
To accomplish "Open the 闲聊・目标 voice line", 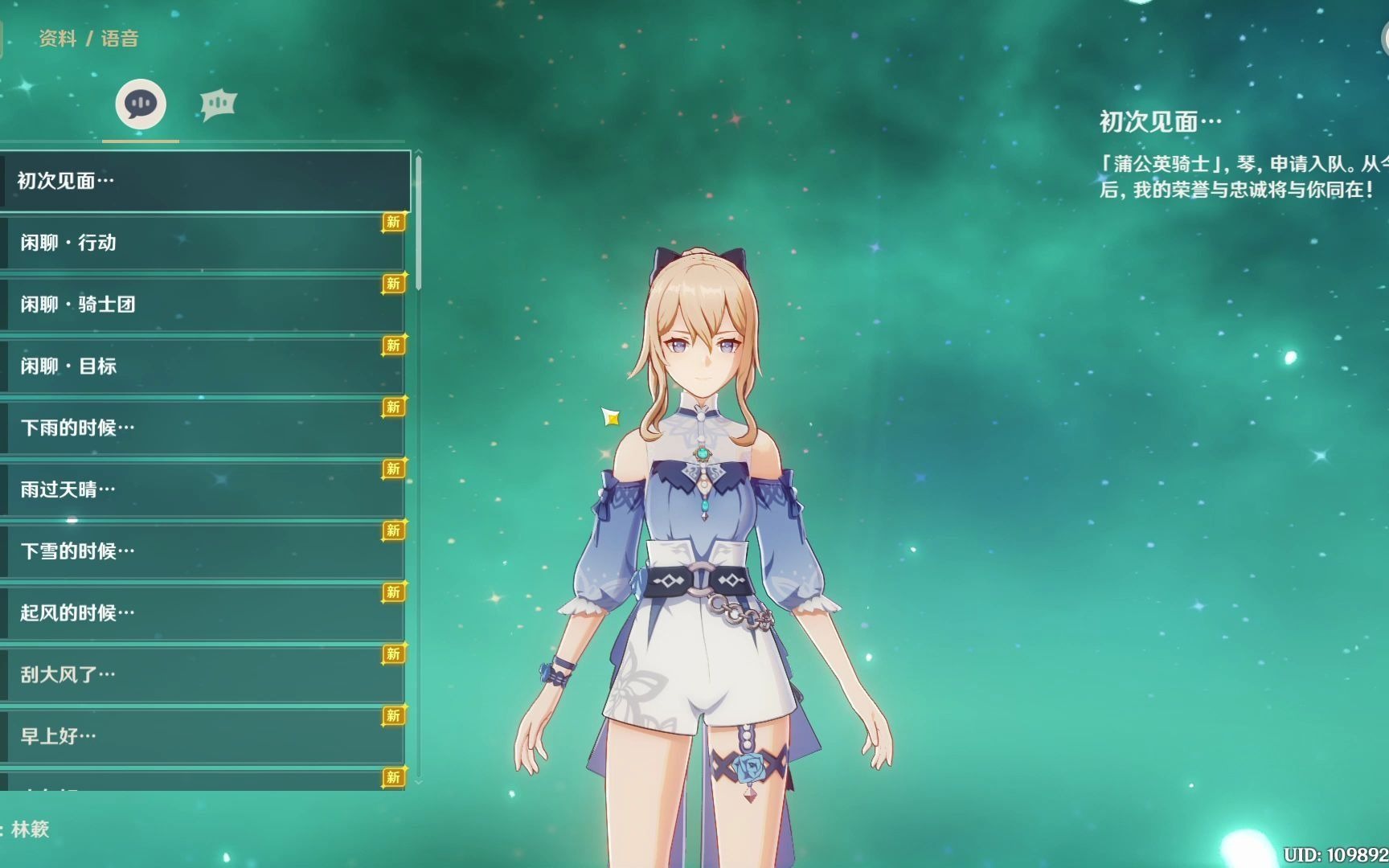I will [x=205, y=366].
